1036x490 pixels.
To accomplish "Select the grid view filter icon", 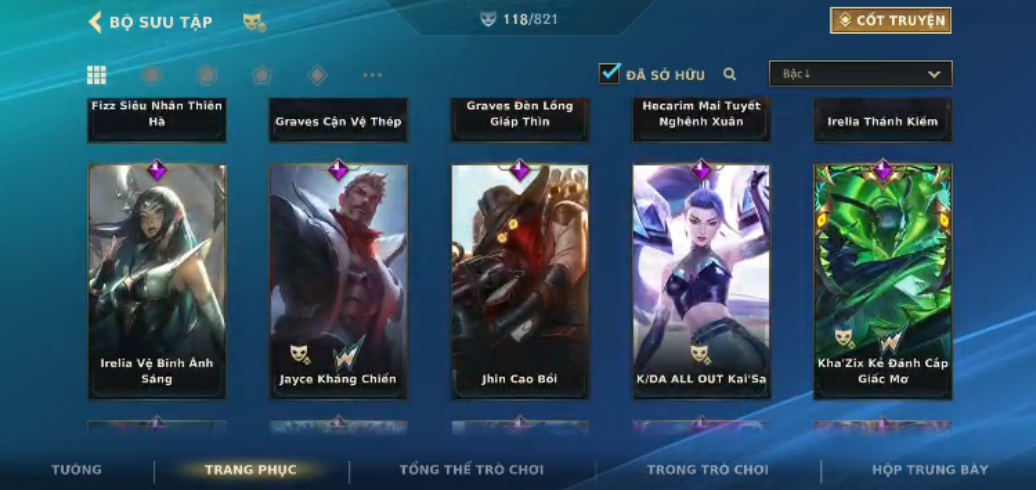I will (x=97, y=75).
